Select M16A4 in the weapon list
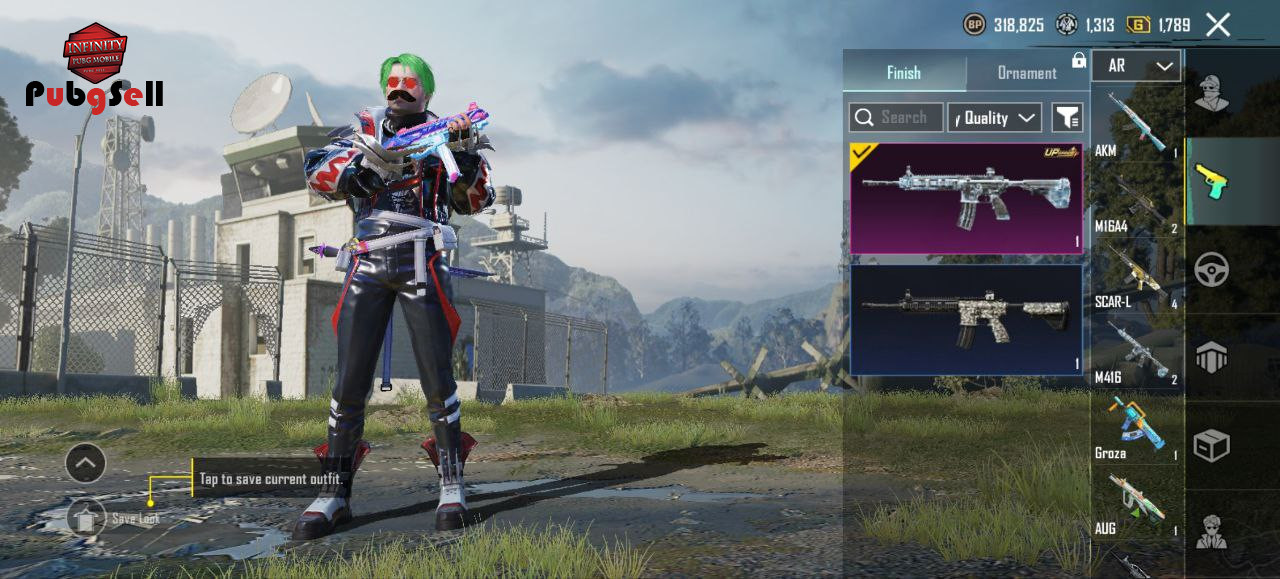The height and width of the screenshot is (579, 1280). click(x=1136, y=200)
